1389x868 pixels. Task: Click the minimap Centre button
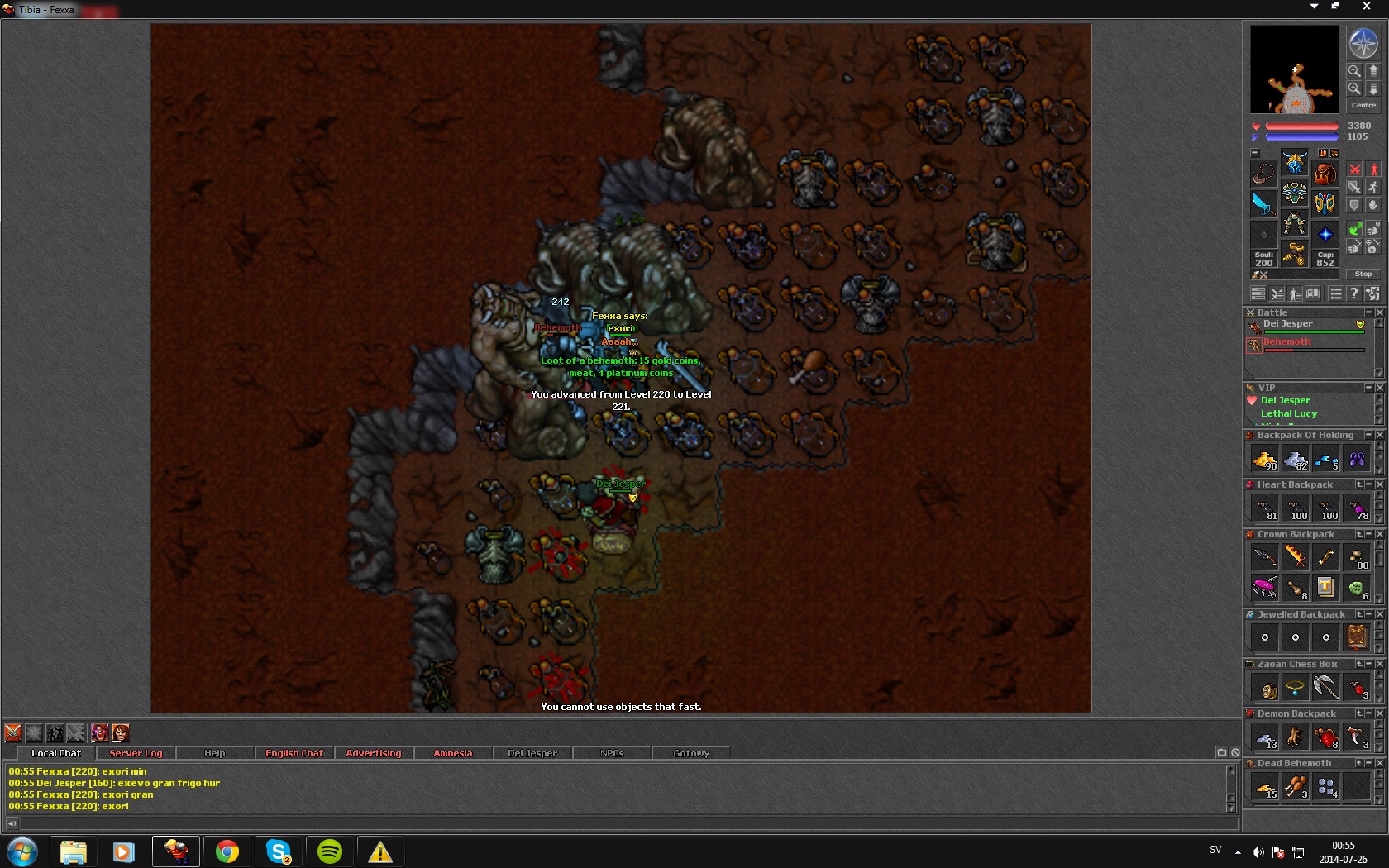pos(1363,105)
